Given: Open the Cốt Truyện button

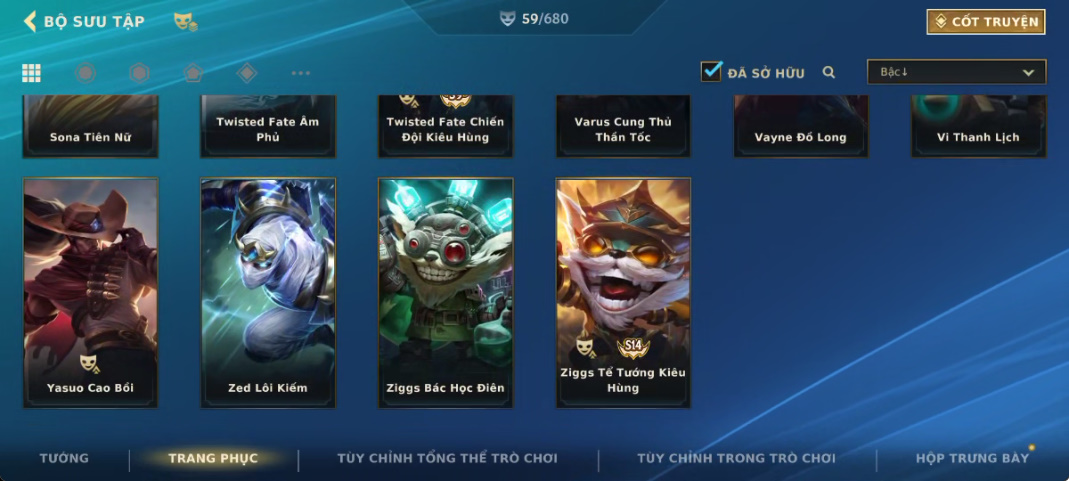Looking at the screenshot, I should pos(986,21).
